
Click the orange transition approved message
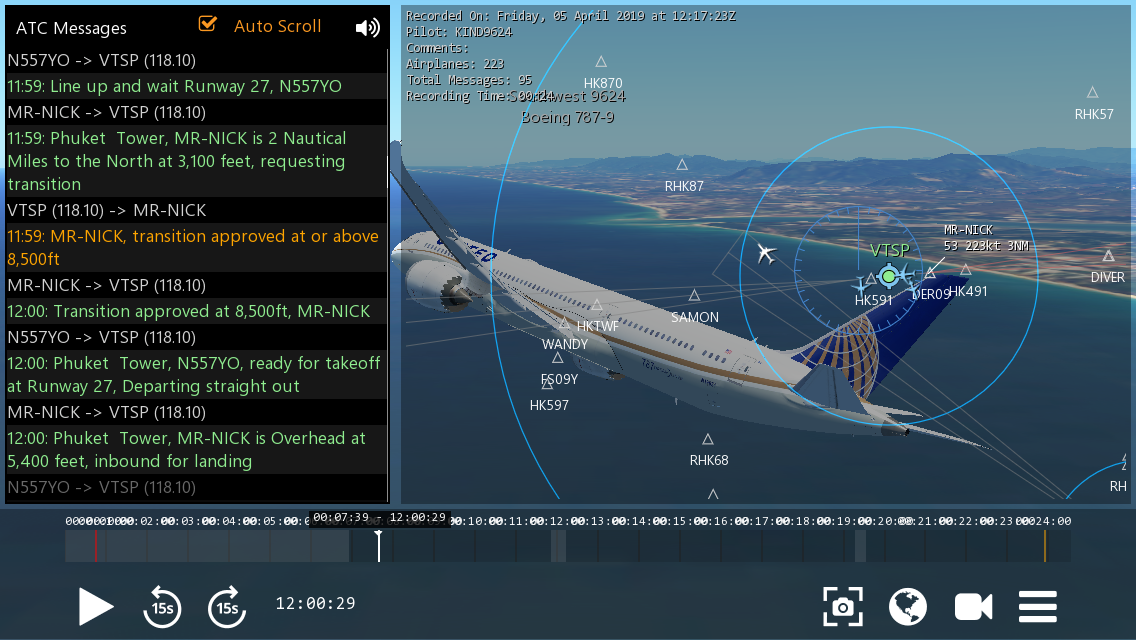coord(193,248)
